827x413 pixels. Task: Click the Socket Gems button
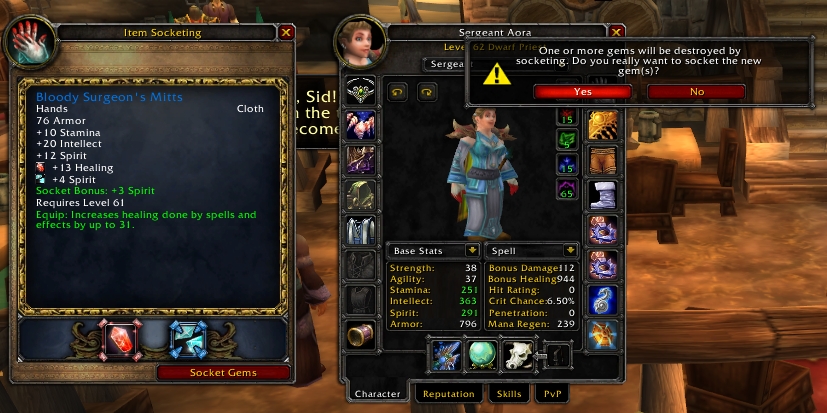pyautogui.click(x=223, y=373)
